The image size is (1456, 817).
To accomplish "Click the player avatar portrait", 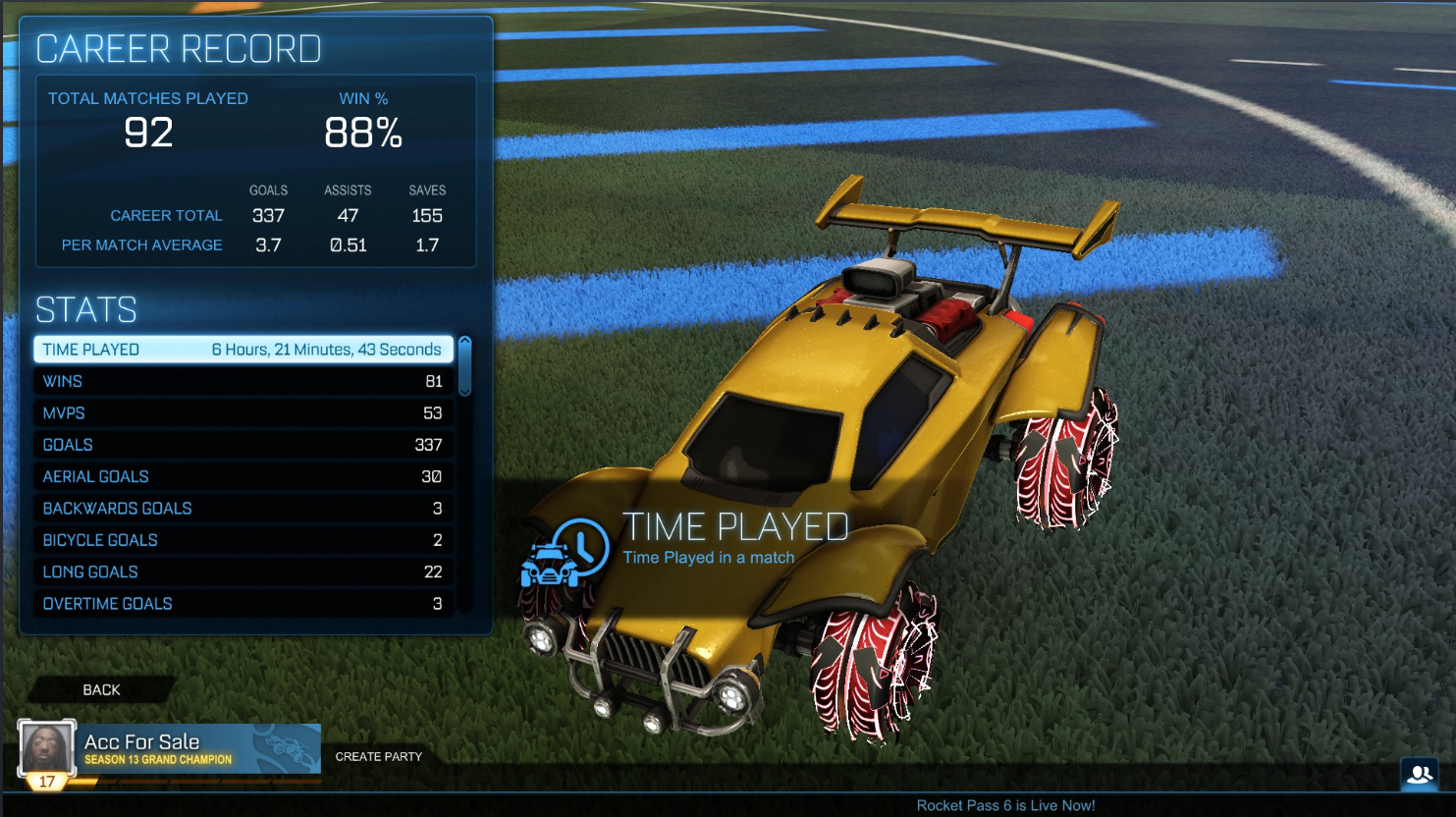I will click(x=47, y=750).
